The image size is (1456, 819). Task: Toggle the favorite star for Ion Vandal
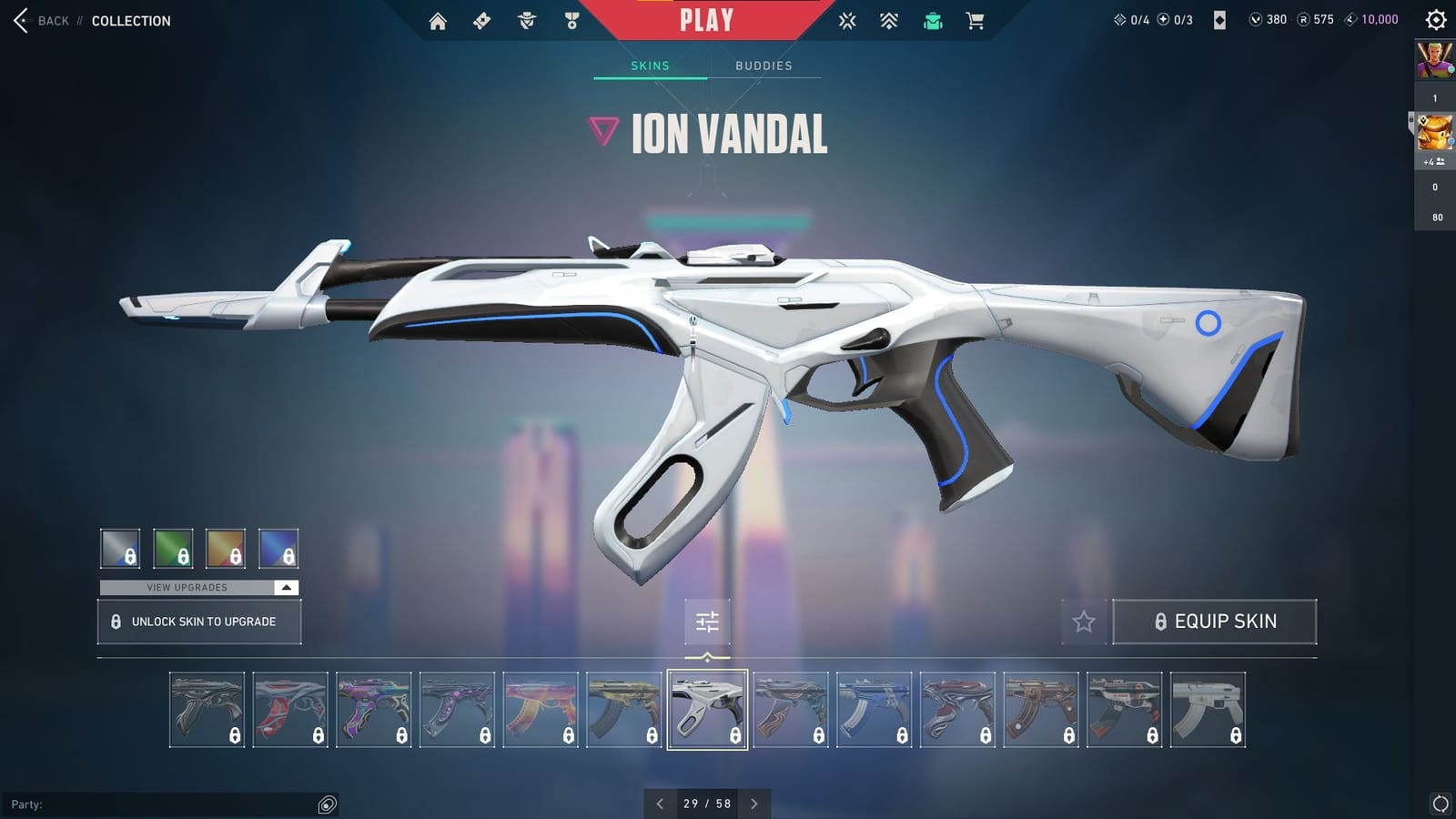[x=1084, y=622]
